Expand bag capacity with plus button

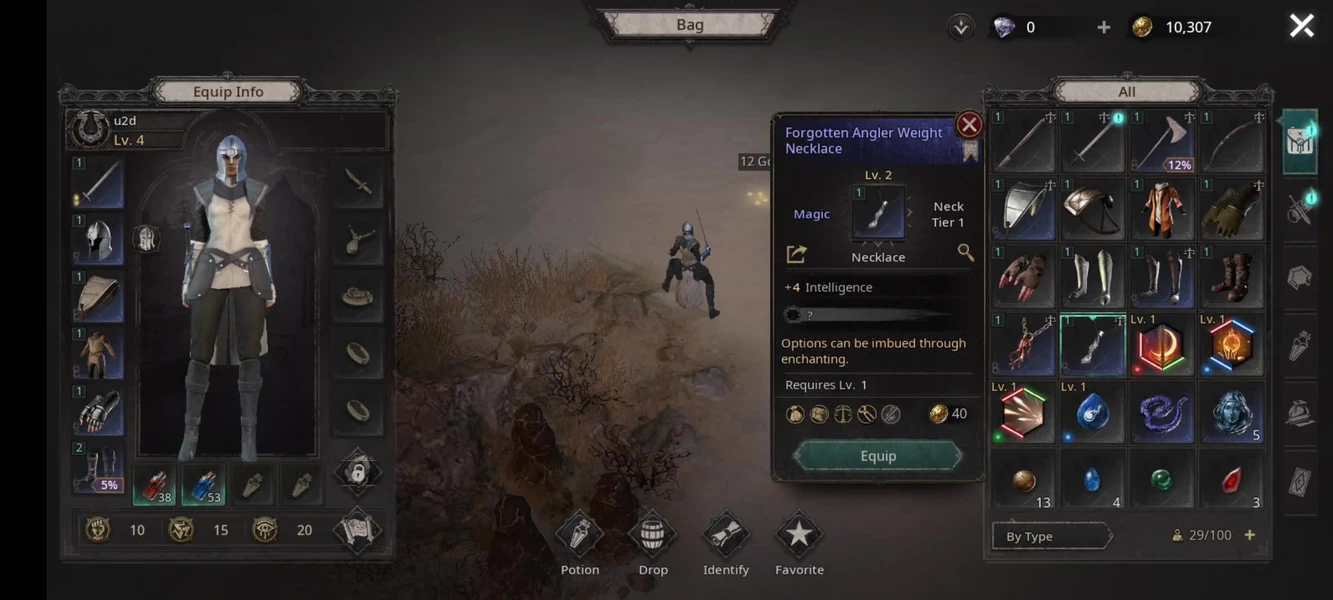1249,535
